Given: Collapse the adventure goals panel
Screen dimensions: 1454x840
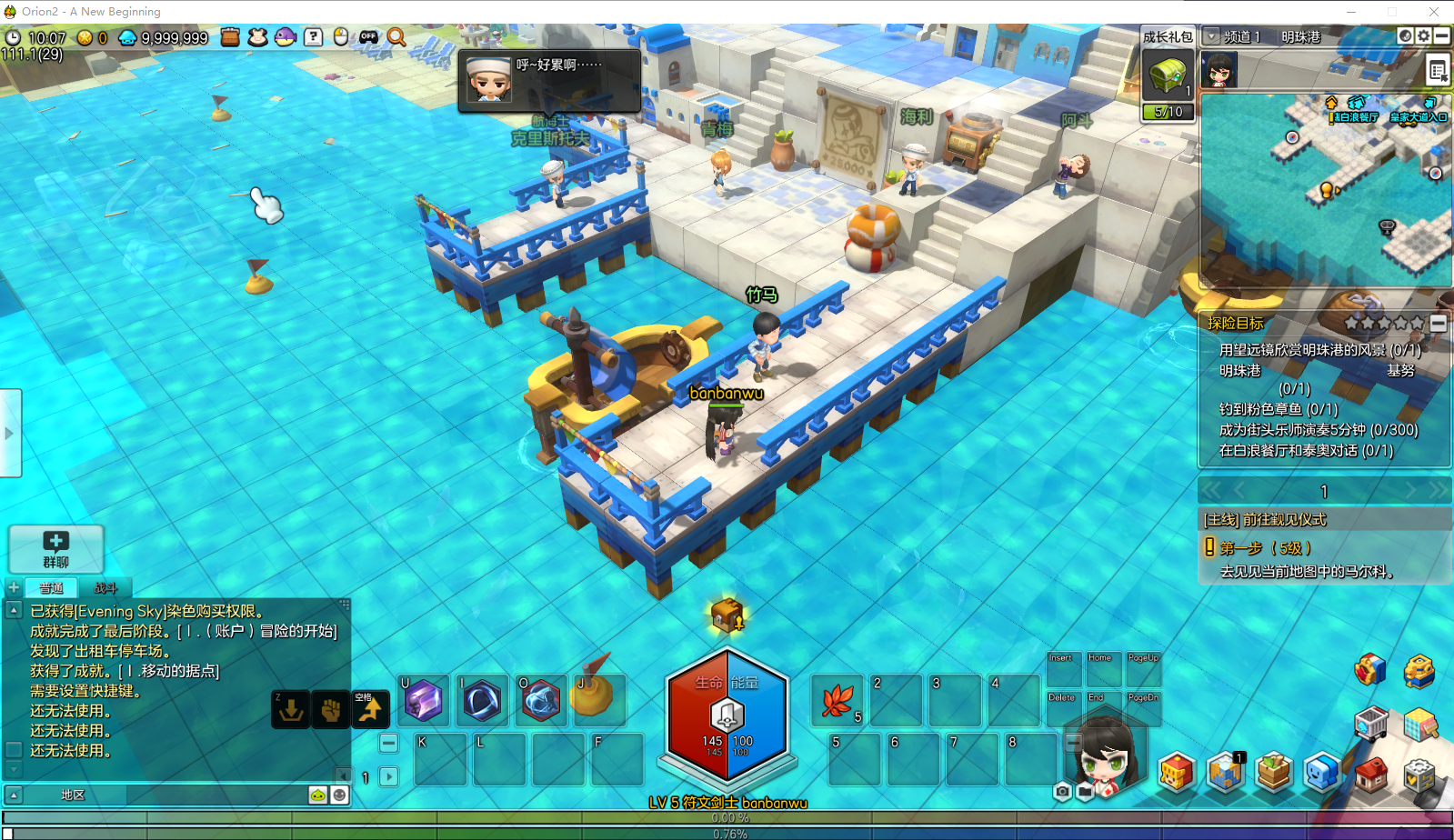Looking at the screenshot, I should pyautogui.click(x=1439, y=323).
